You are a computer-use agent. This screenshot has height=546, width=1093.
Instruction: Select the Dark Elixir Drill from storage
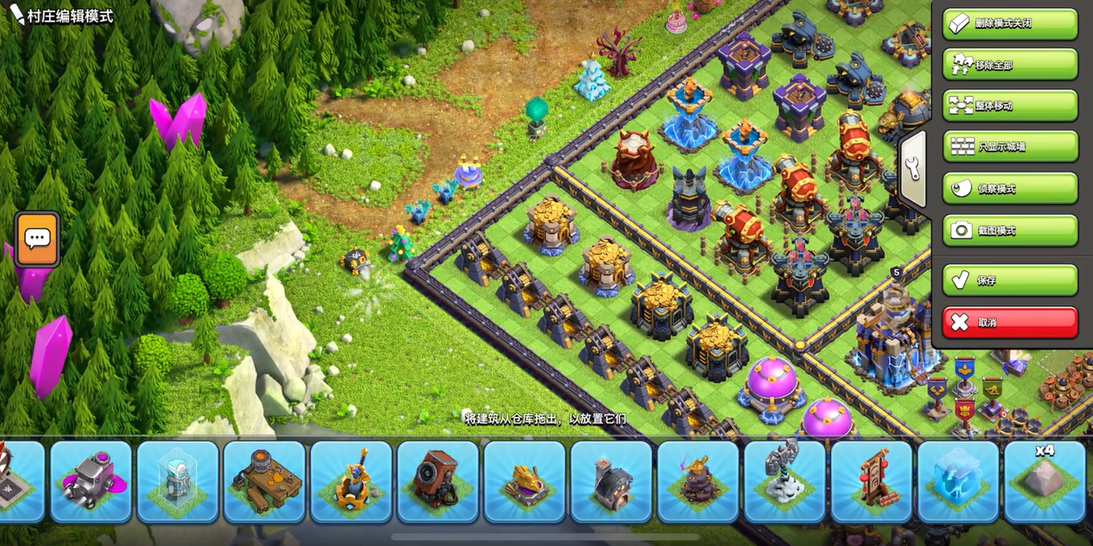[91, 482]
